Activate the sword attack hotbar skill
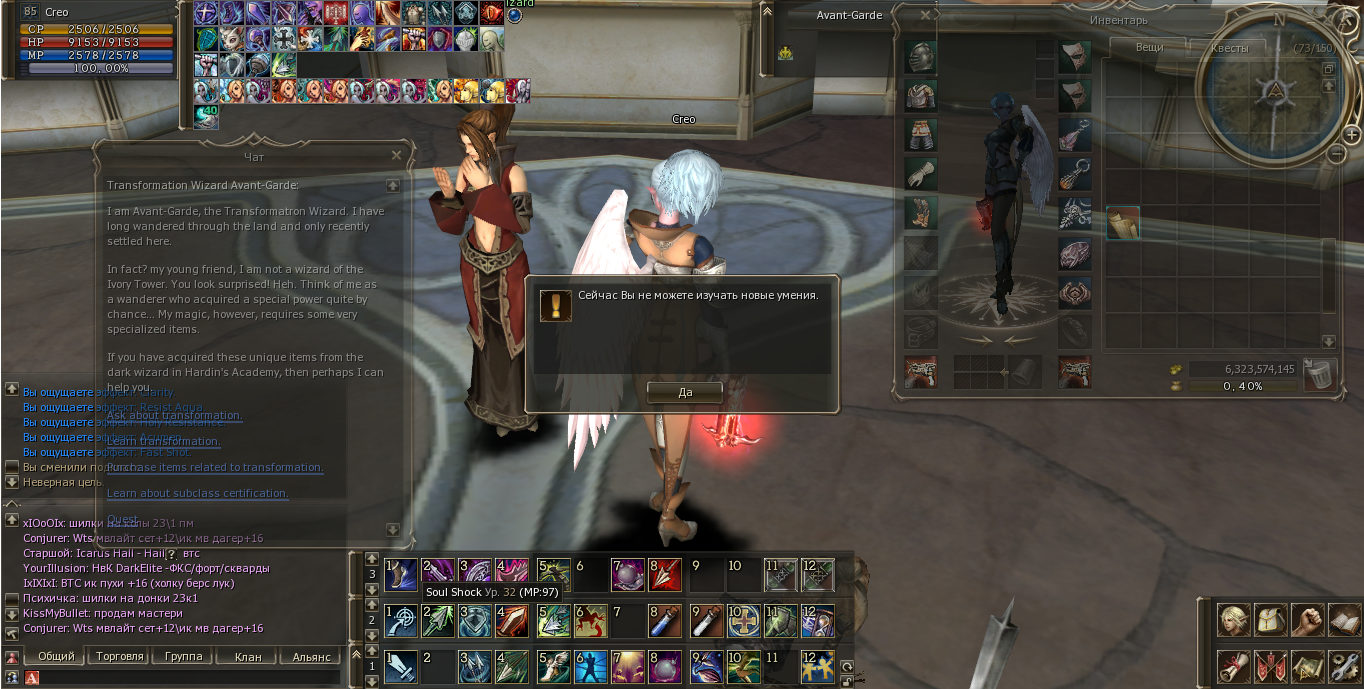Image resolution: width=1364 pixels, height=689 pixels. (x=402, y=666)
